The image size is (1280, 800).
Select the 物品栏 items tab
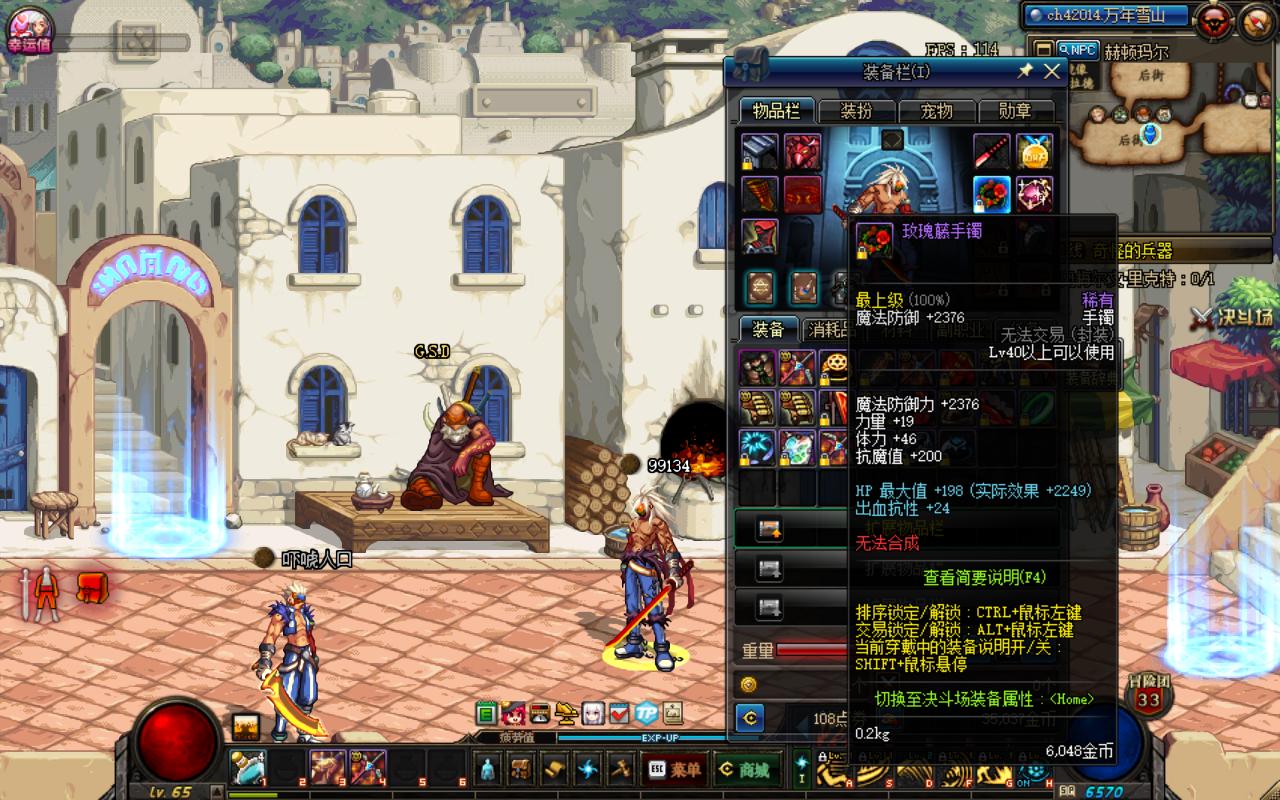(777, 111)
